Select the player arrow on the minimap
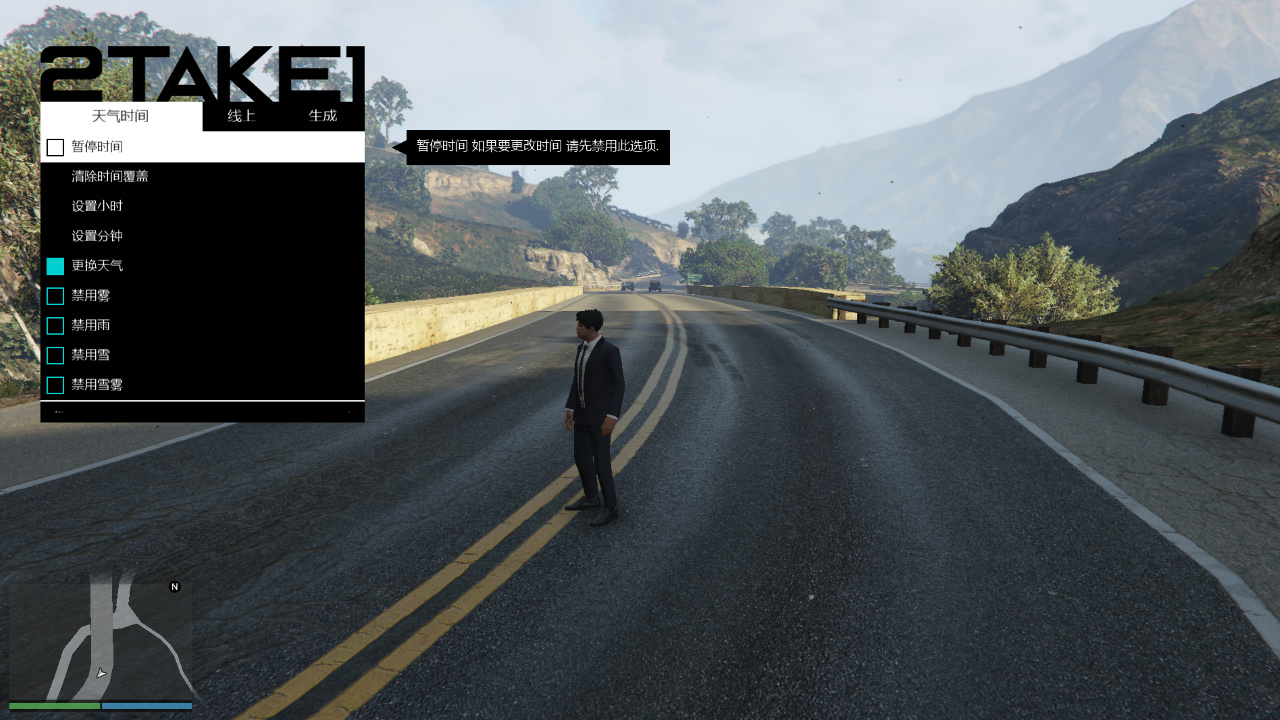 (x=100, y=673)
